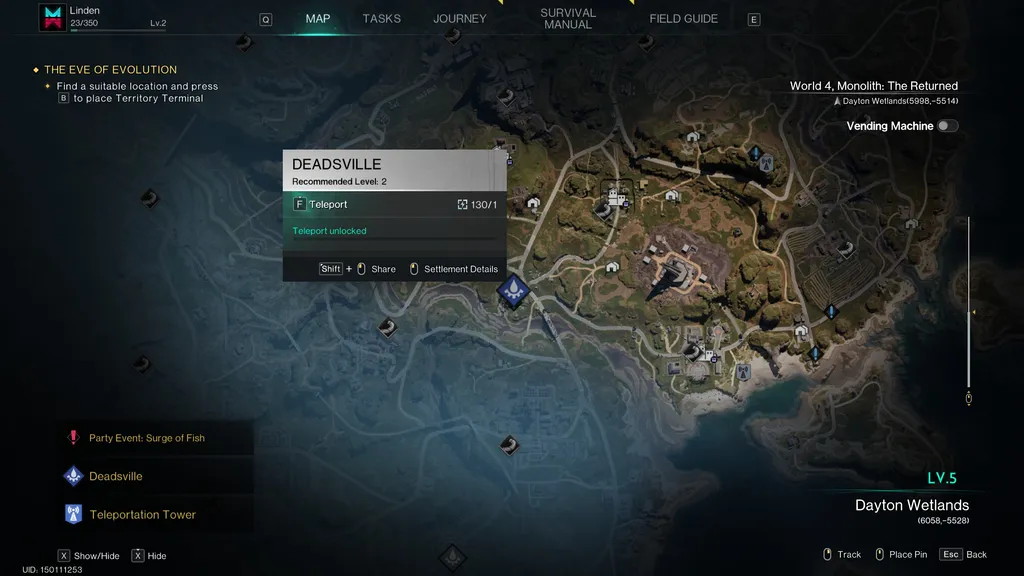Image resolution: width=1024 pixels, height=576 pixels.
Task: Choose the Deadsville legend entry
Action: point(115,477)
